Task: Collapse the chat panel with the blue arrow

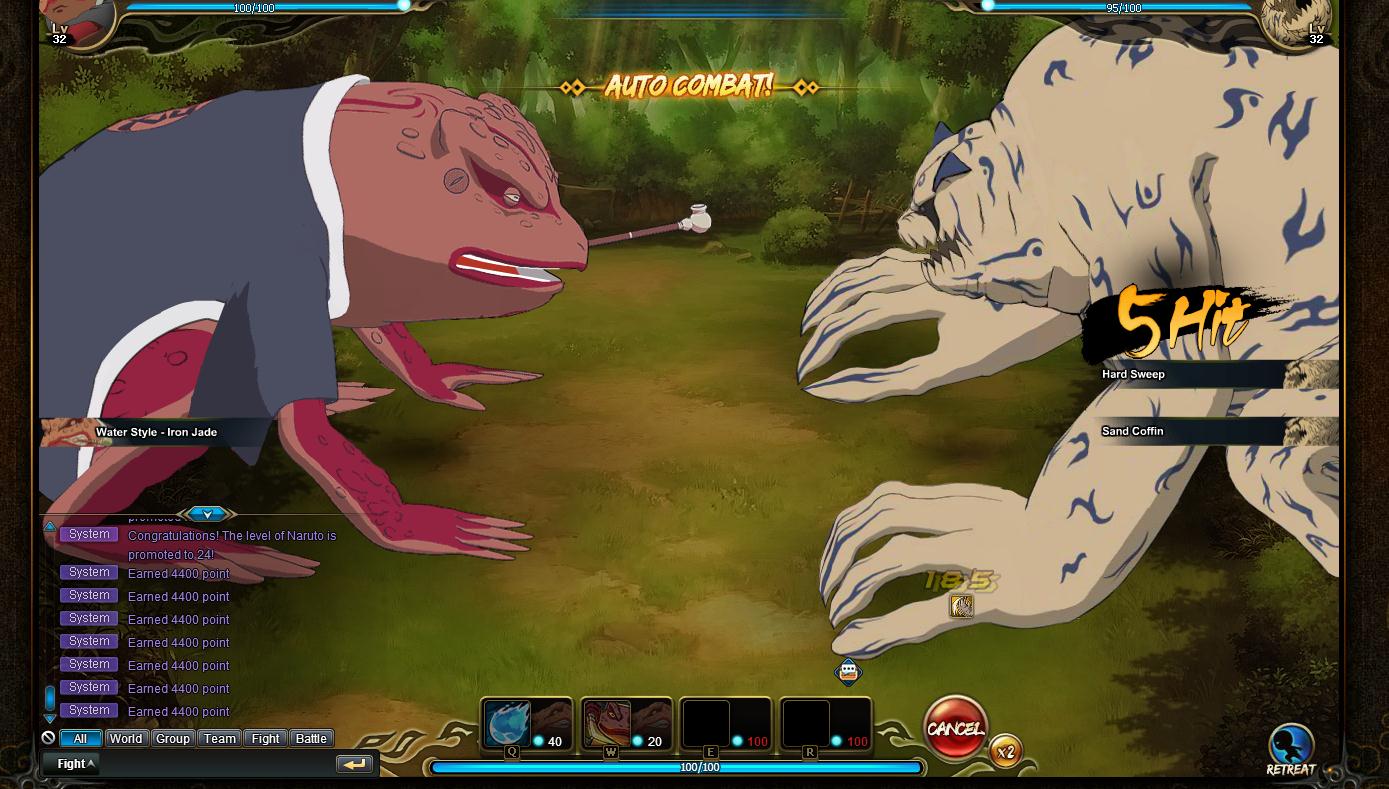Action: click(x=207, y=514)
